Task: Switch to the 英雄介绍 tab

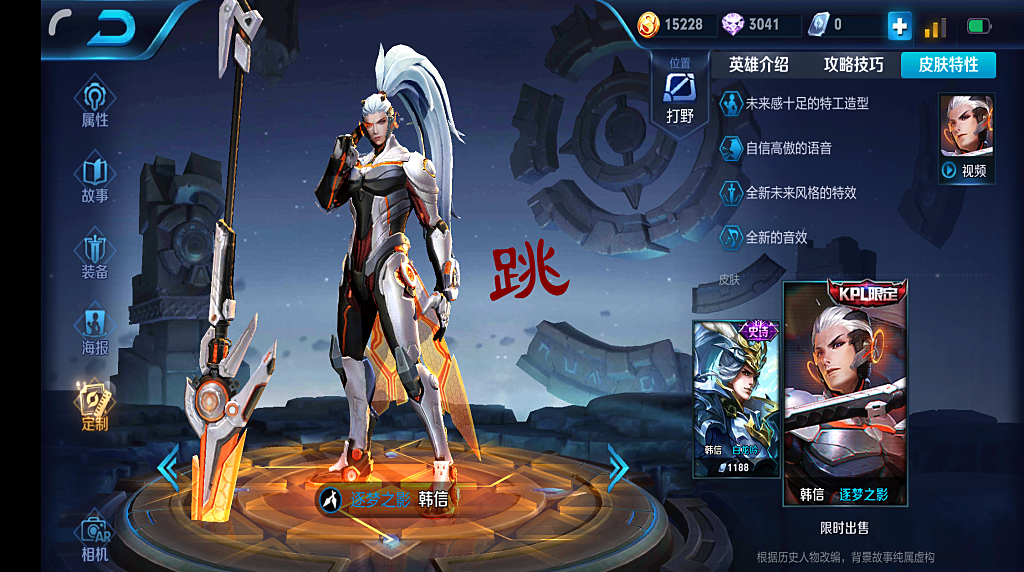Action: point(758,65)
